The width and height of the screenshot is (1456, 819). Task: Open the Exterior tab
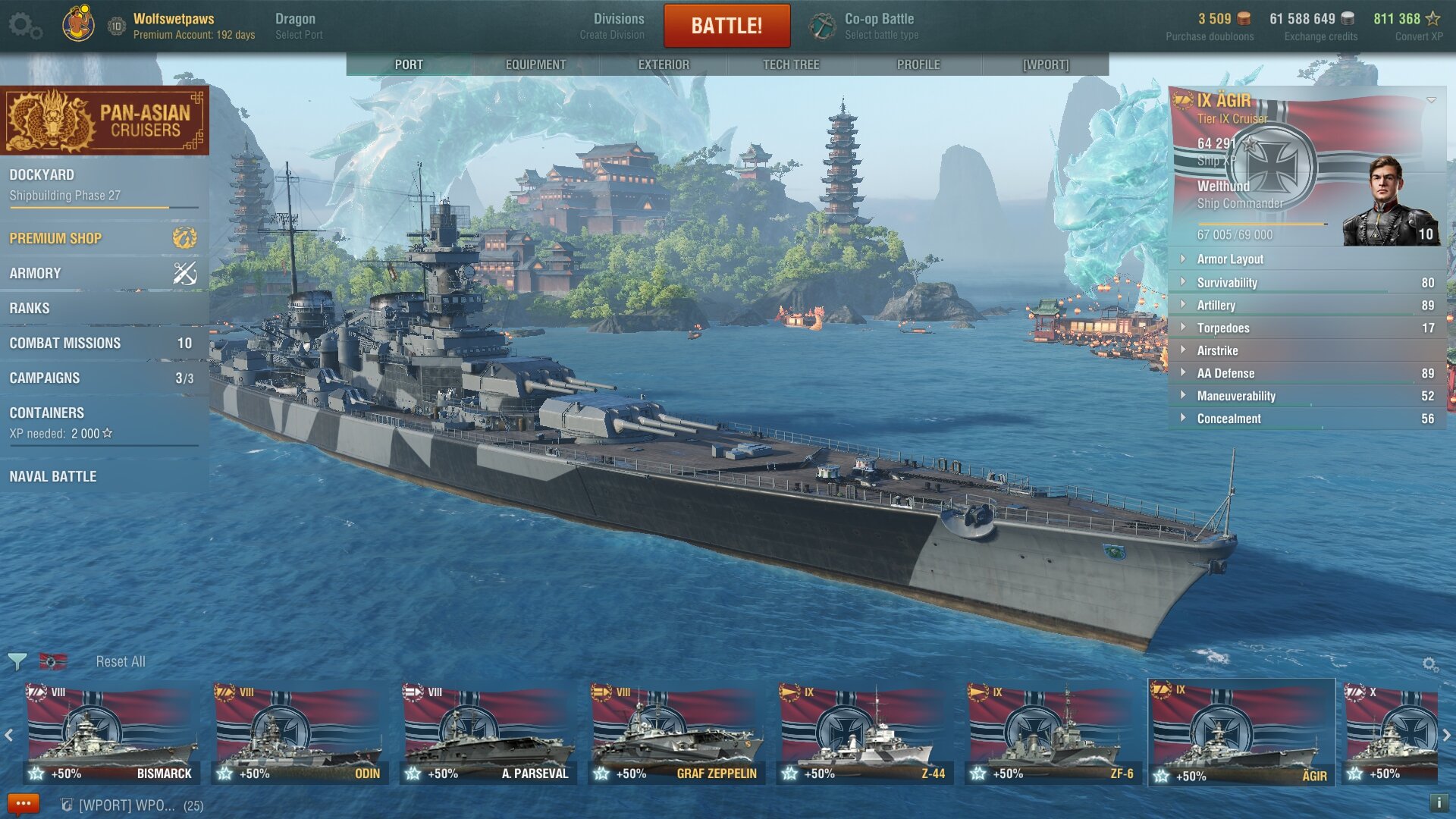(x=664, y=64)
